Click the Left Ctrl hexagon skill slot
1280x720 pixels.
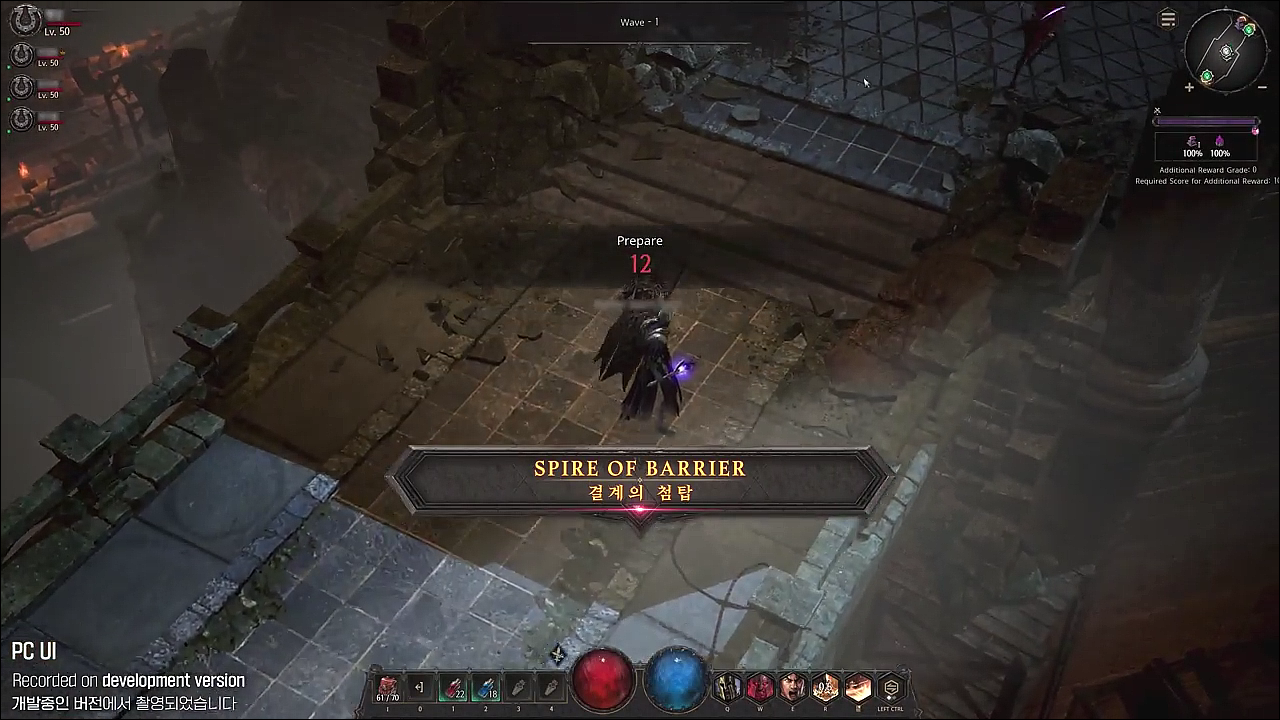coord(891,687)
